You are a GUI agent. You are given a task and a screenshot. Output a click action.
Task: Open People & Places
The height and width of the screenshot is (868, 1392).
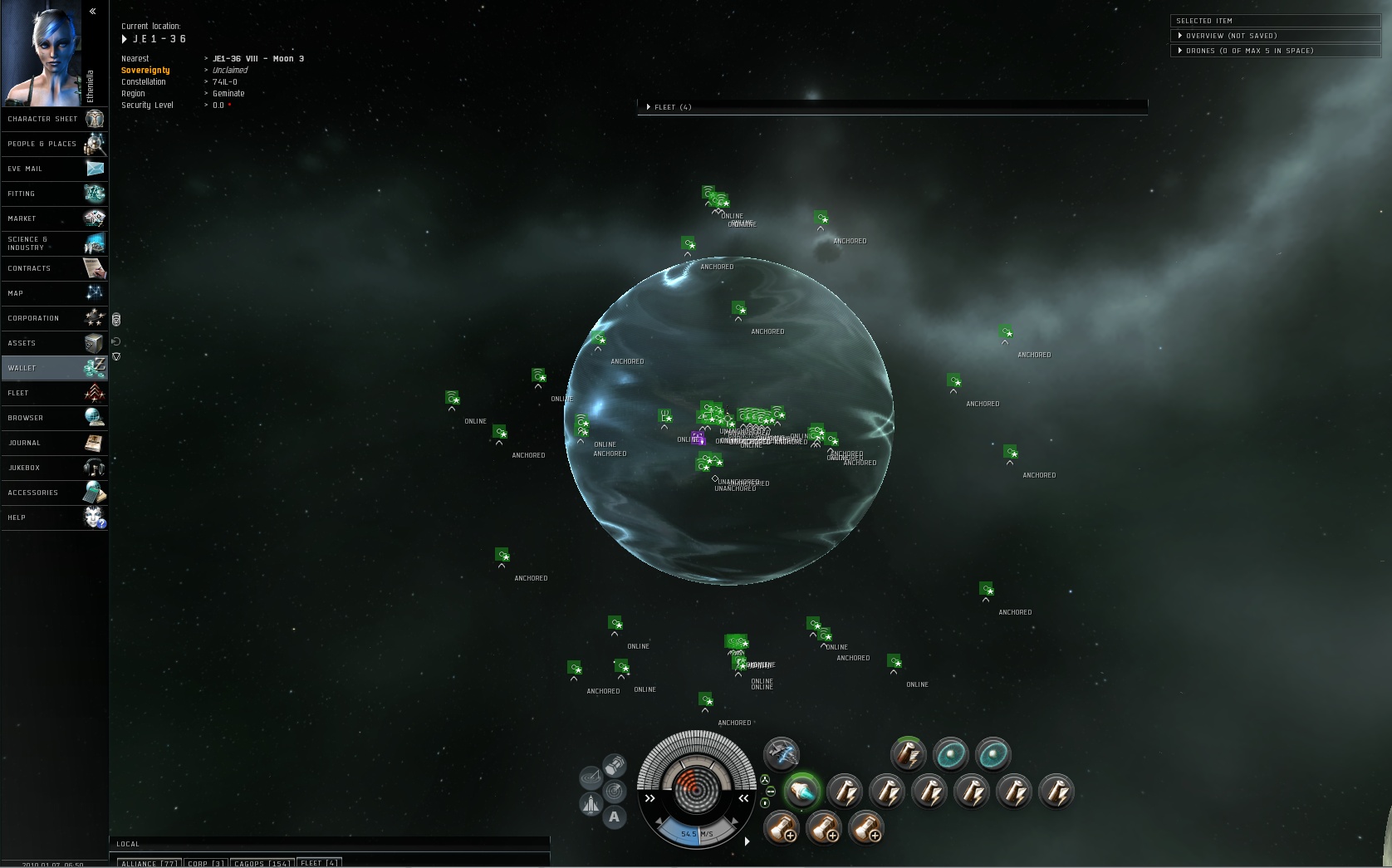[x=55, y=144]
